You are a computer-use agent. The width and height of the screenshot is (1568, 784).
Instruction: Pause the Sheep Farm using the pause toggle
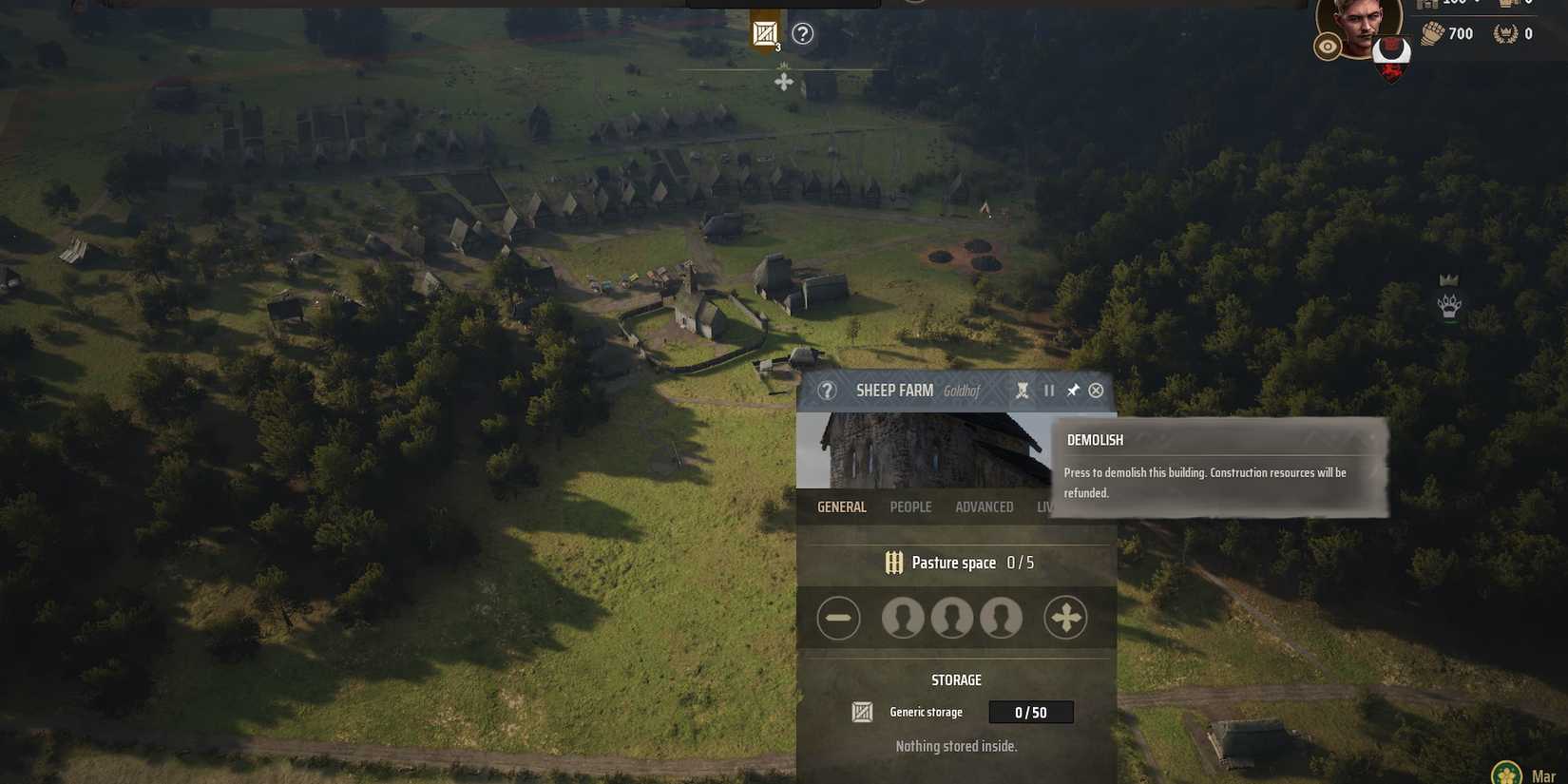click(x=1048, y=390)
